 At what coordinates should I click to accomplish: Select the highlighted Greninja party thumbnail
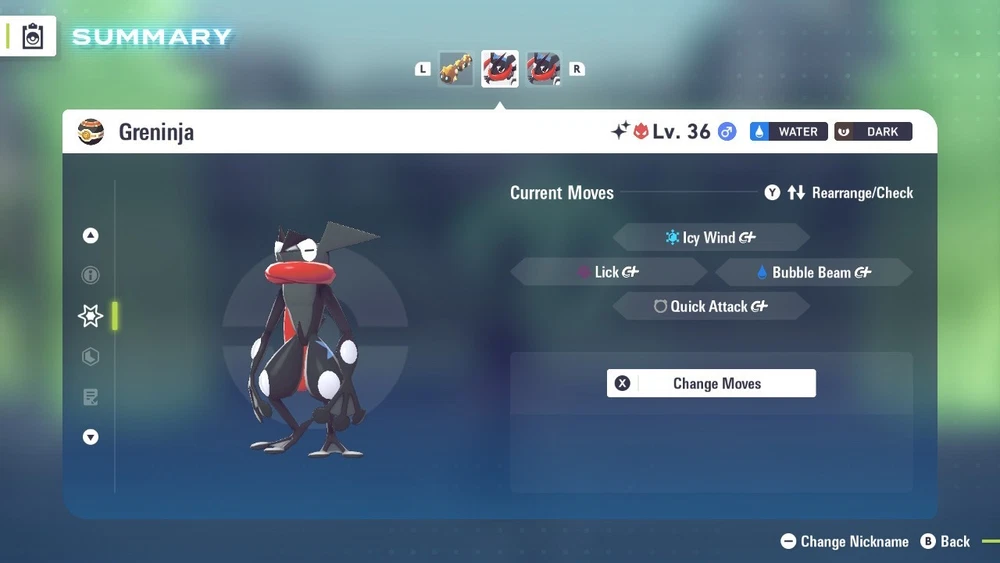tap(500, 69)
